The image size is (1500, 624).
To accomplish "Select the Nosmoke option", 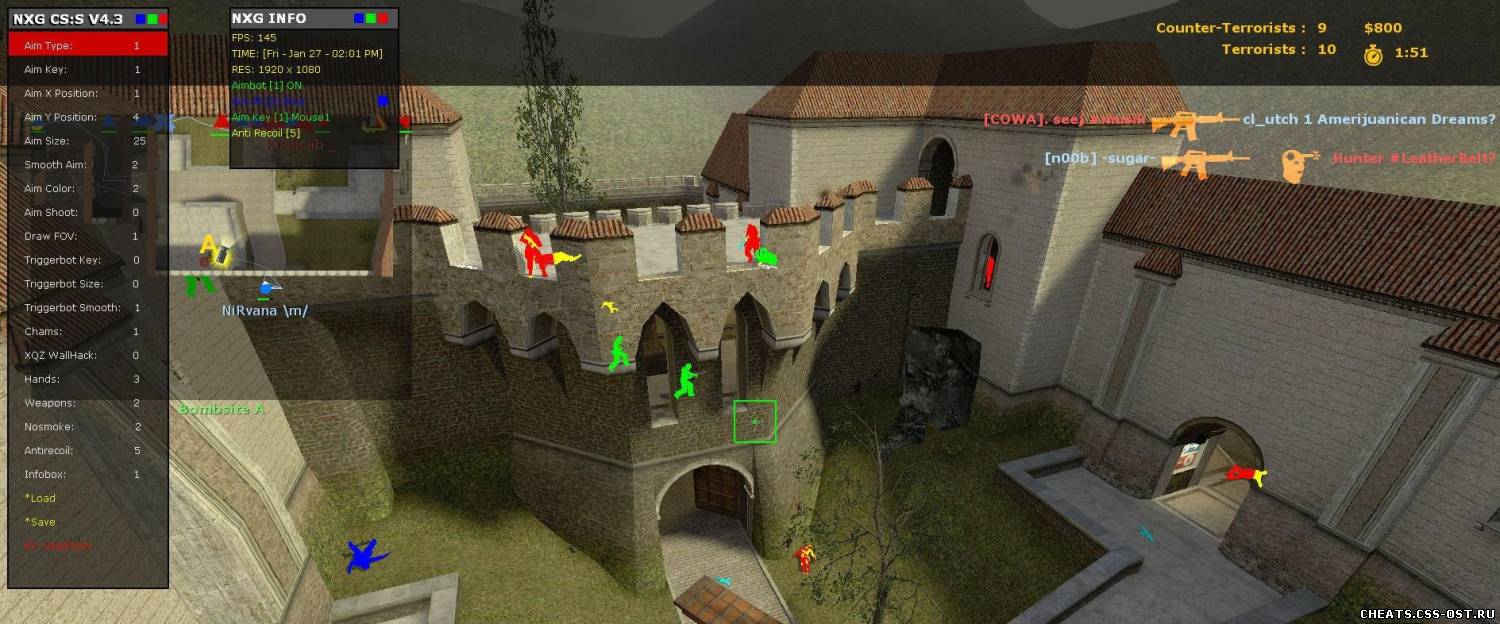I will pos(88,427).
